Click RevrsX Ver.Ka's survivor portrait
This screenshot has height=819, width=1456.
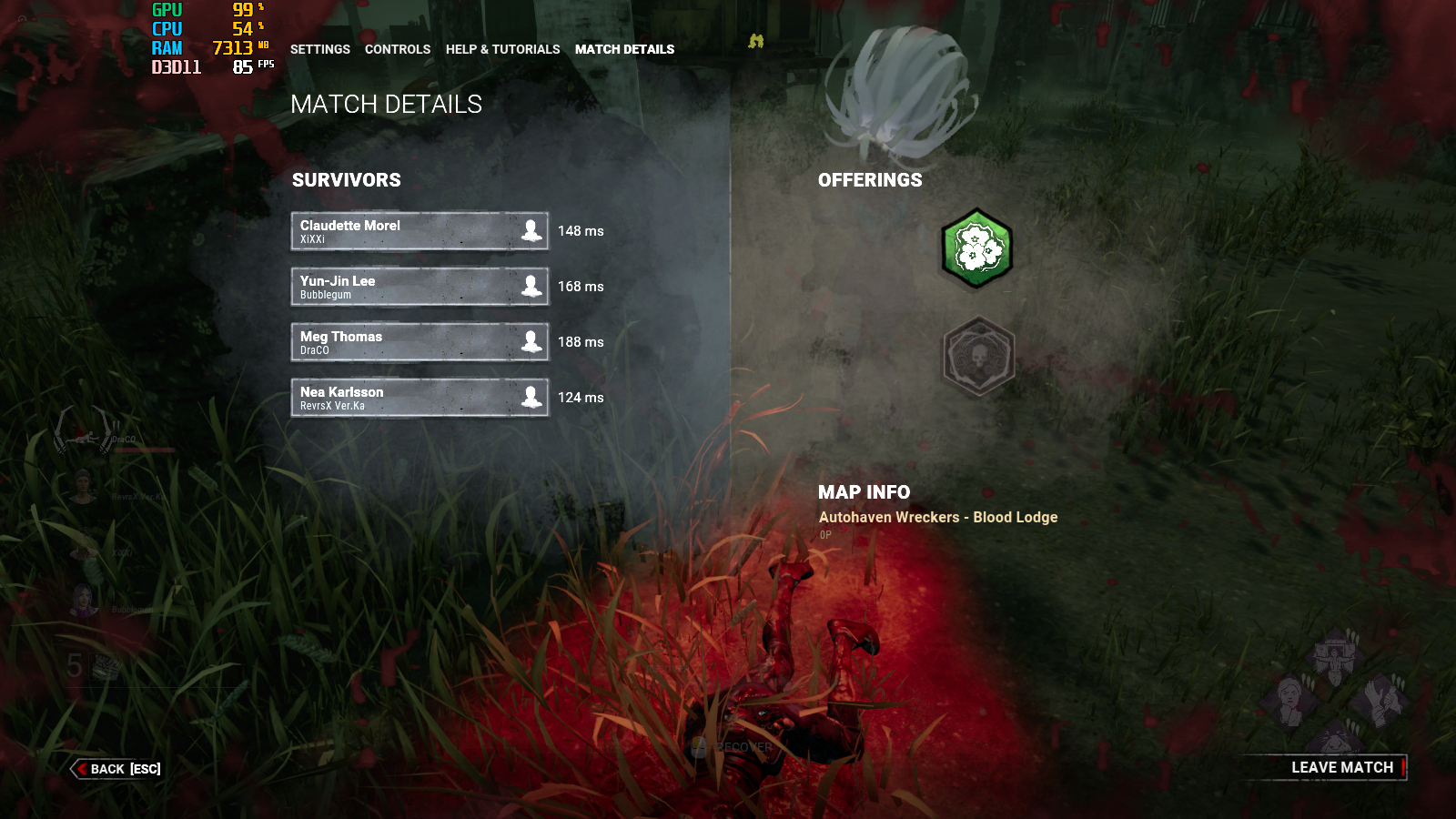coord(82,487)
